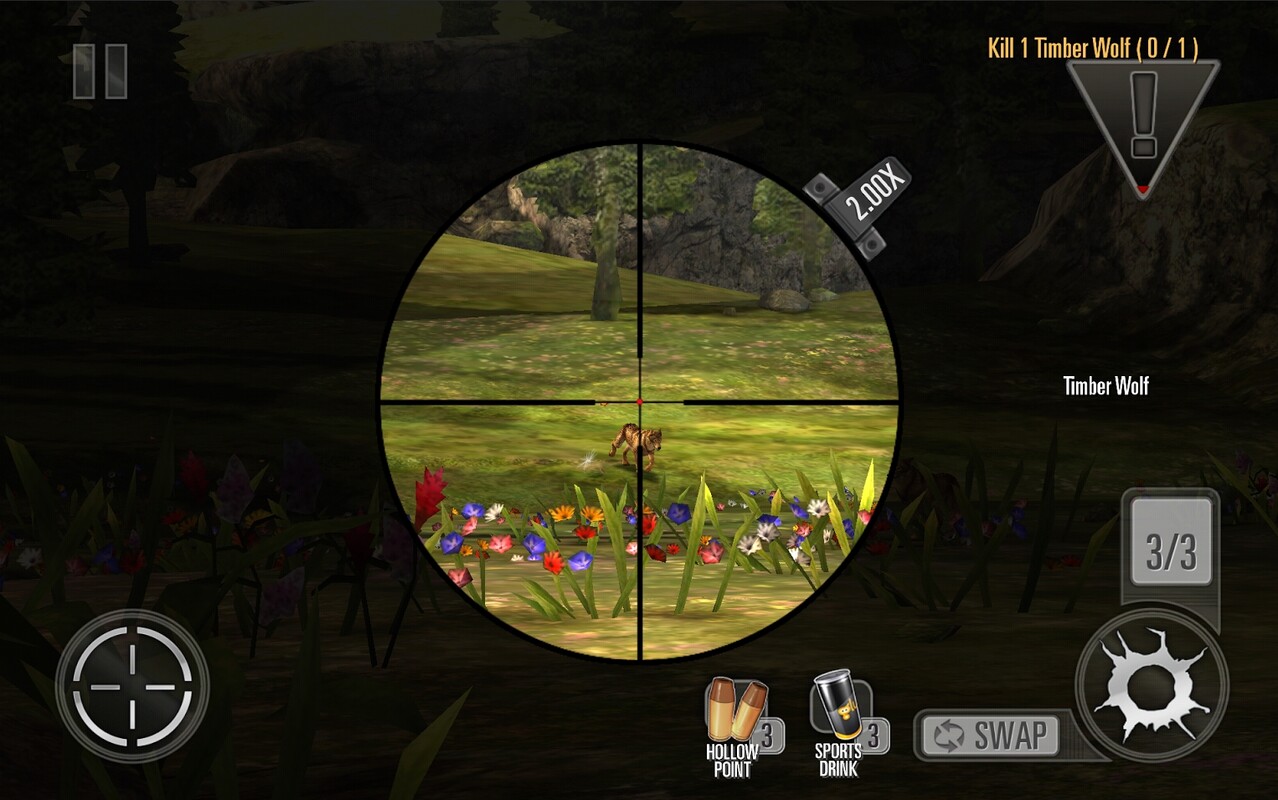Pause the game
The width and height of the screenshot is (1278, 800).
(x=100, y=72)
